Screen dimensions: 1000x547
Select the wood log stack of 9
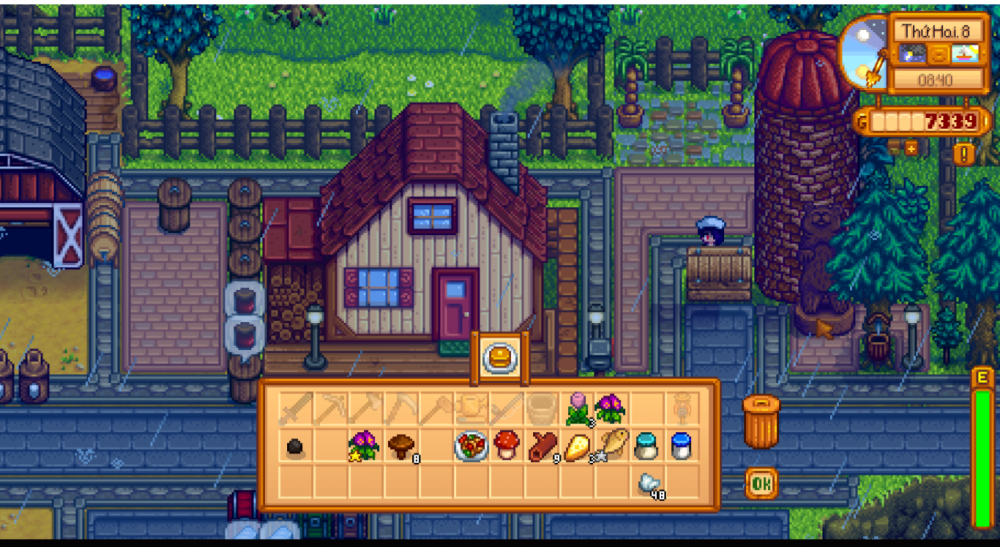(541, 444)
